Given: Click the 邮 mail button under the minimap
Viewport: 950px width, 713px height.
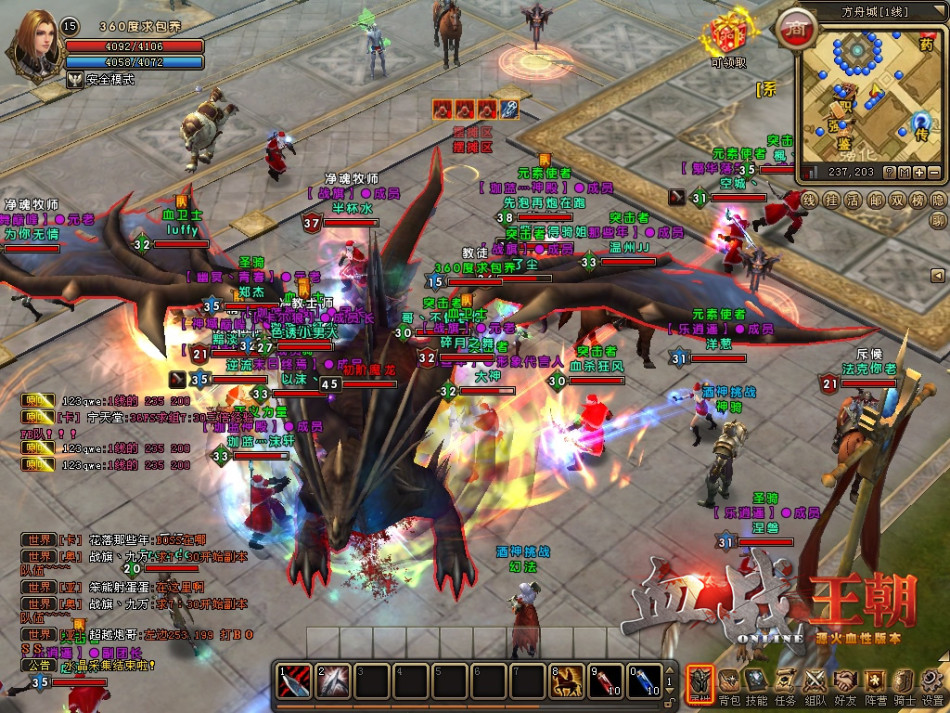Looking at the screenshot, I should coord(874,199).
